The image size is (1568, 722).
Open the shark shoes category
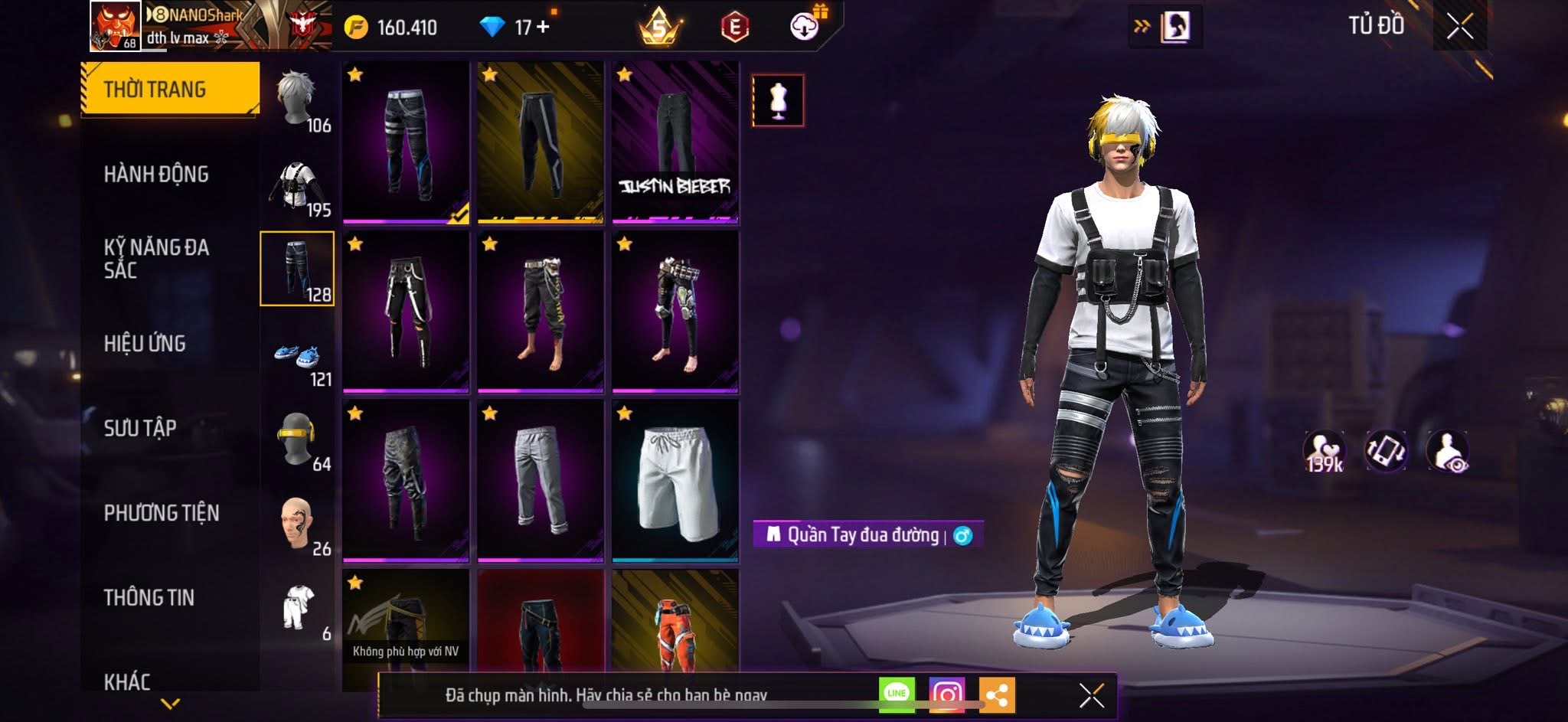298,356
